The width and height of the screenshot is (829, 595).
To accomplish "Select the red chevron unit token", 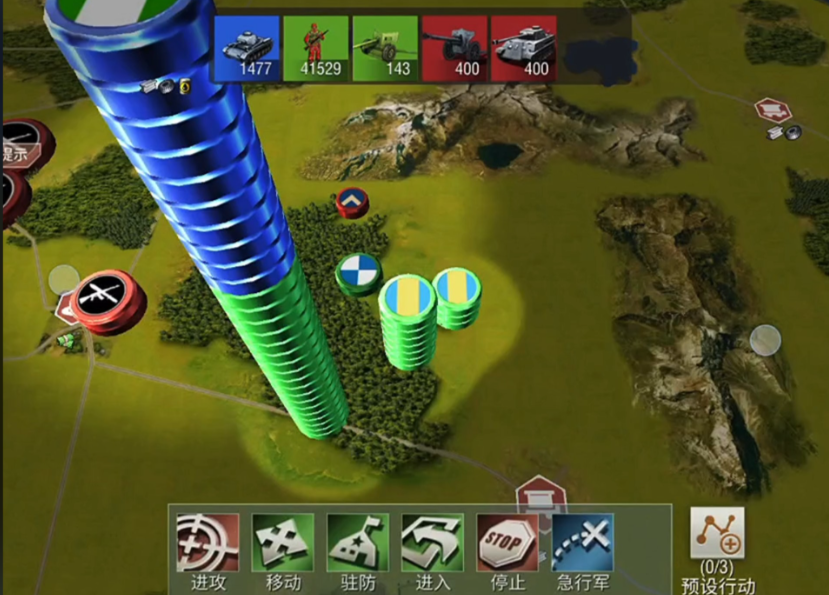I will click(351, 202).
